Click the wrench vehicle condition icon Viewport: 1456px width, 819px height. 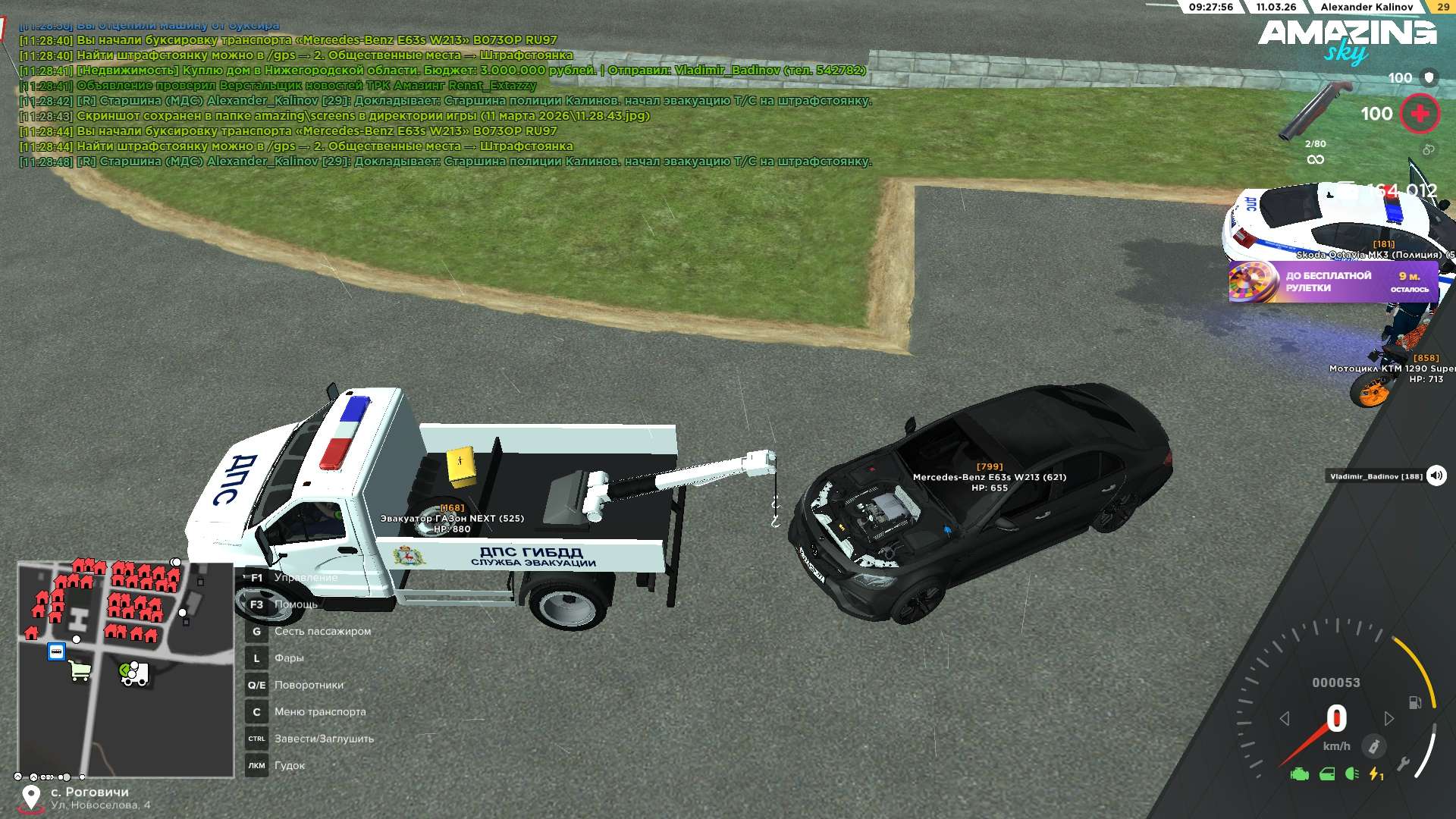(x=1404, y=764)
